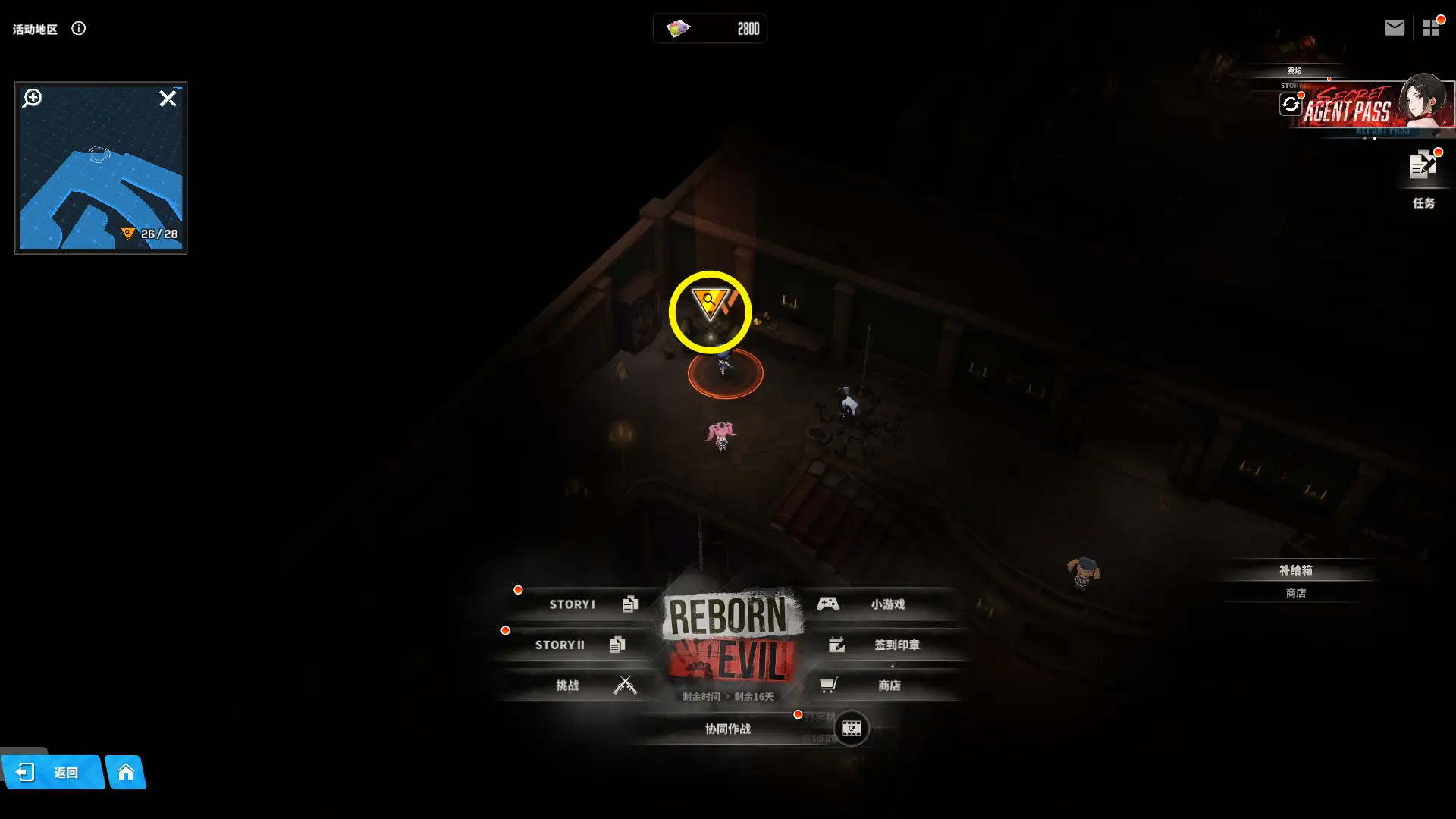Select the 补给箱 supply box label
The height and width of the screenshot is (819, 1456).
pos(1295,570)
